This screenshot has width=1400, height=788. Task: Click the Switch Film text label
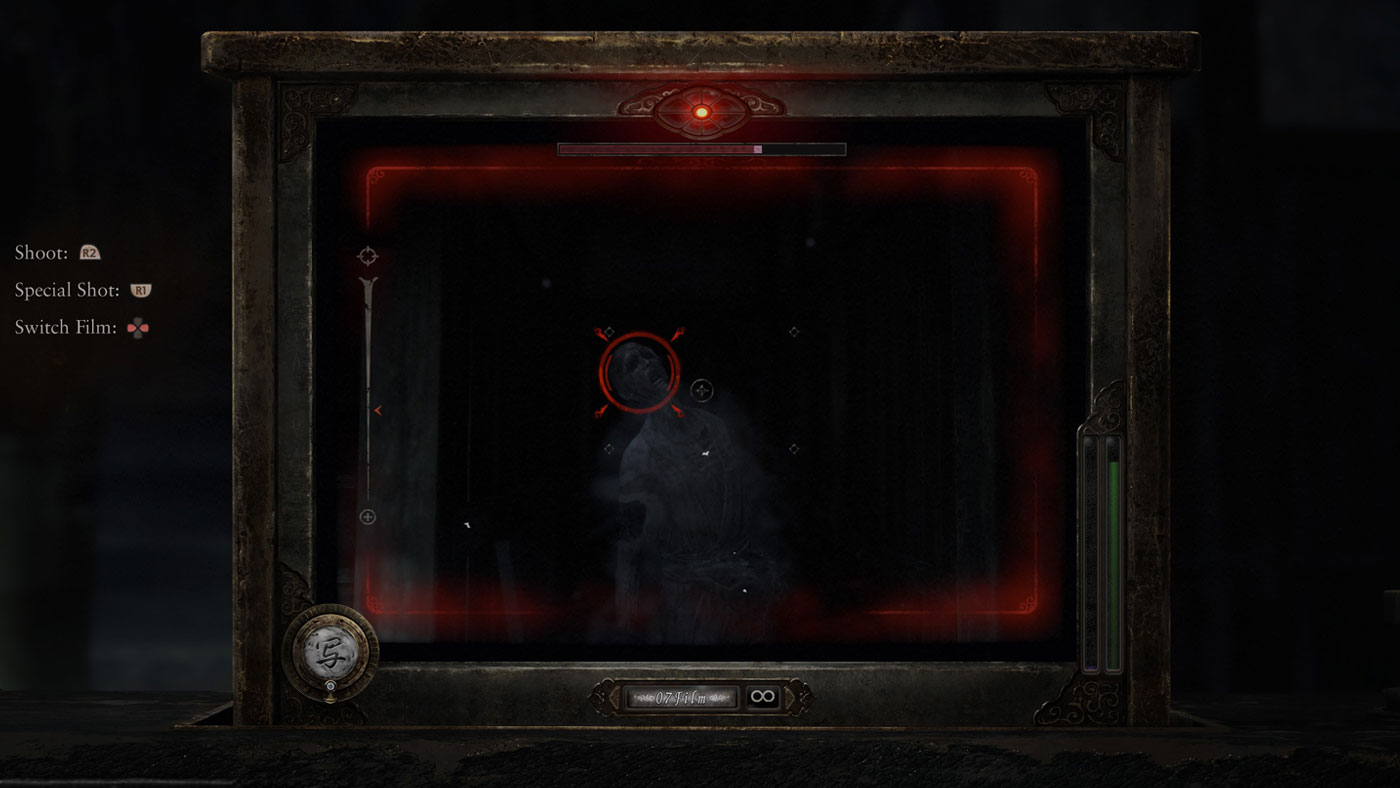click(x=64, y=326)
